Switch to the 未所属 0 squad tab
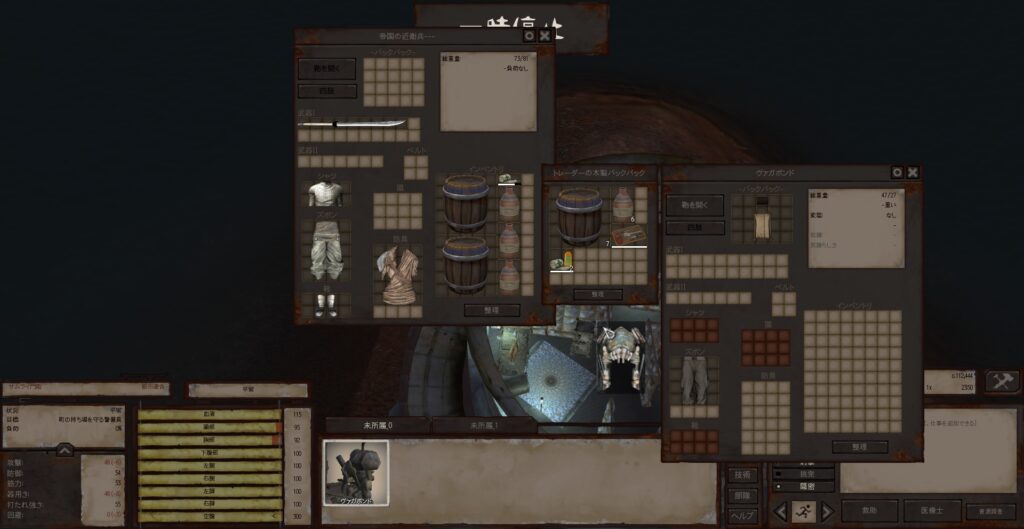 pos(376,425)
